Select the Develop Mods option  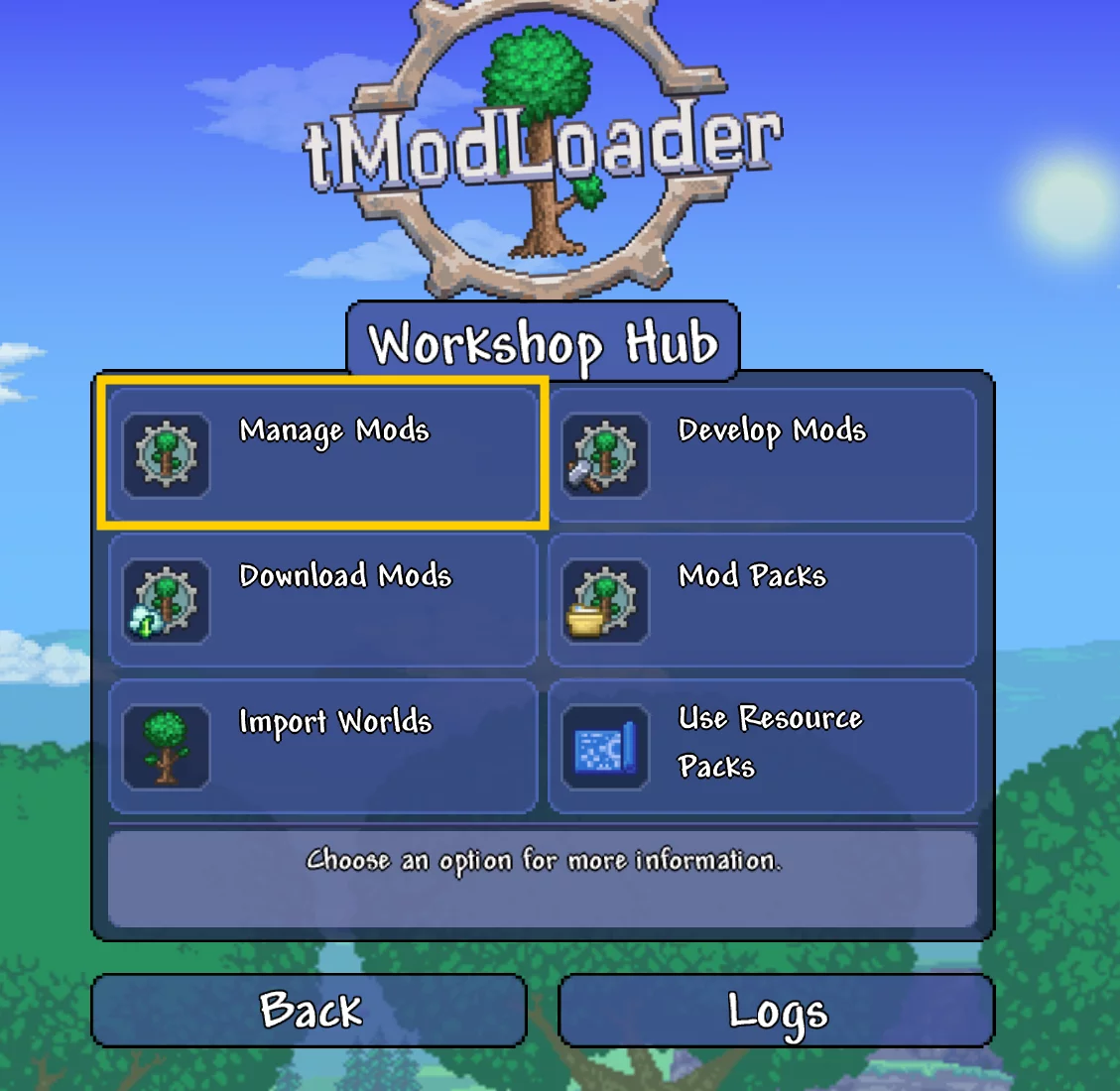(762, 454)
